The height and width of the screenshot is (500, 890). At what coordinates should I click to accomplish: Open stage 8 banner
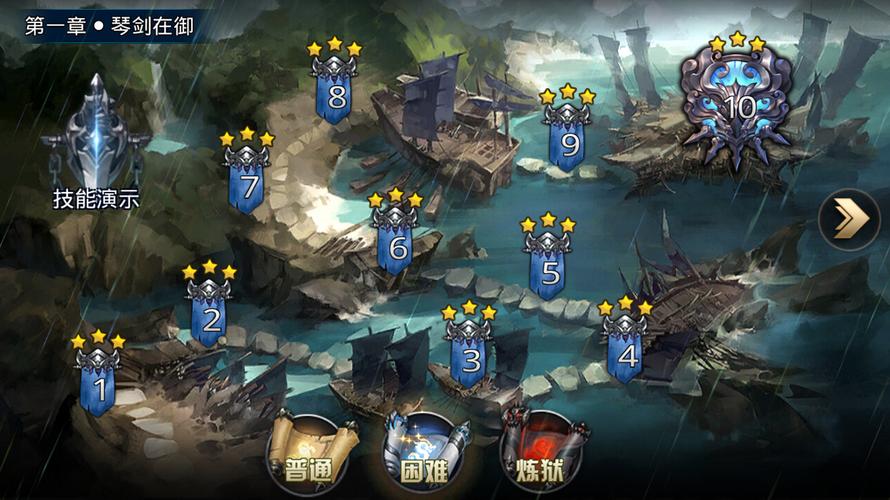pyautogui.click(x=335, y=92)
